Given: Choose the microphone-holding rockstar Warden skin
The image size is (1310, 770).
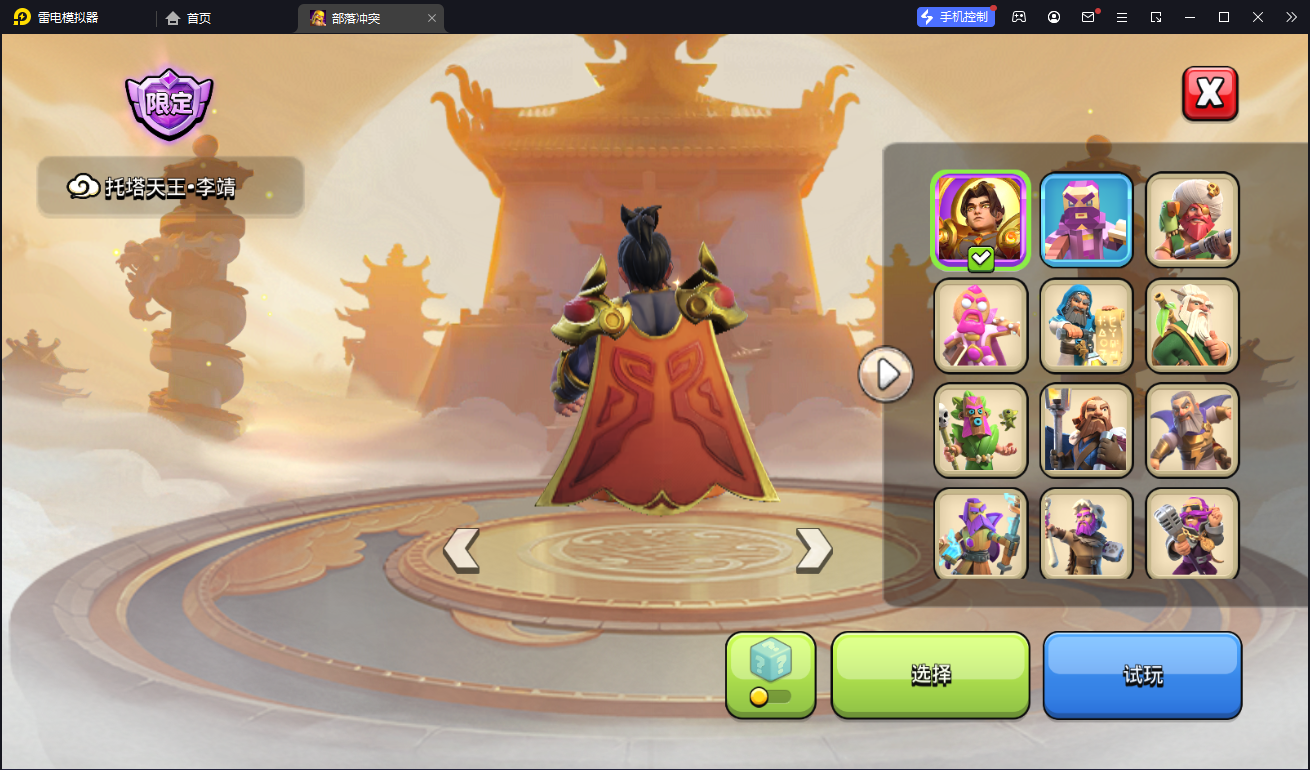Looking at the screenshot, I should coord(1192,533).
